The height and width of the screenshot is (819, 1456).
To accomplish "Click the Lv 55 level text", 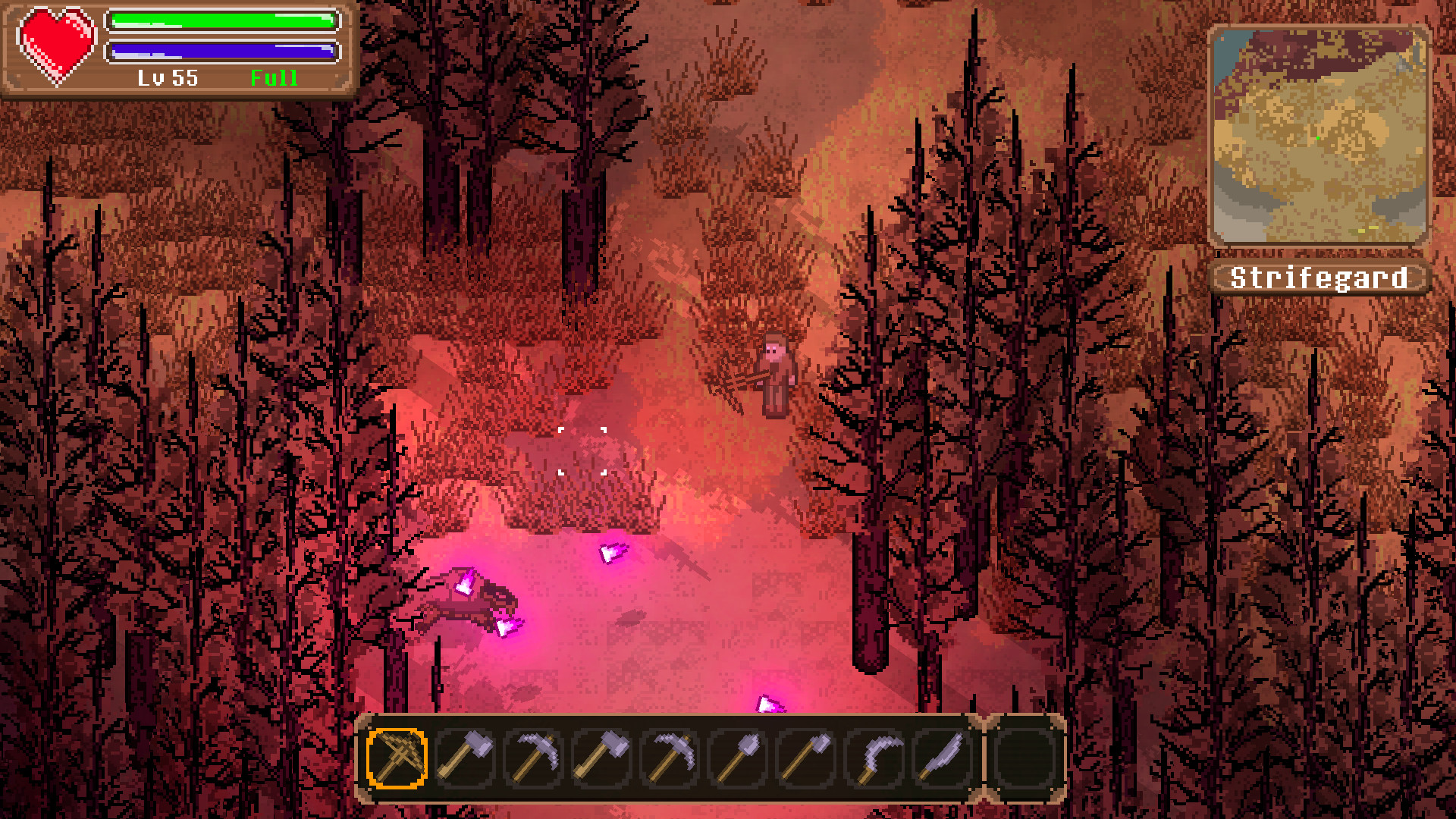I will pos(168,77).
